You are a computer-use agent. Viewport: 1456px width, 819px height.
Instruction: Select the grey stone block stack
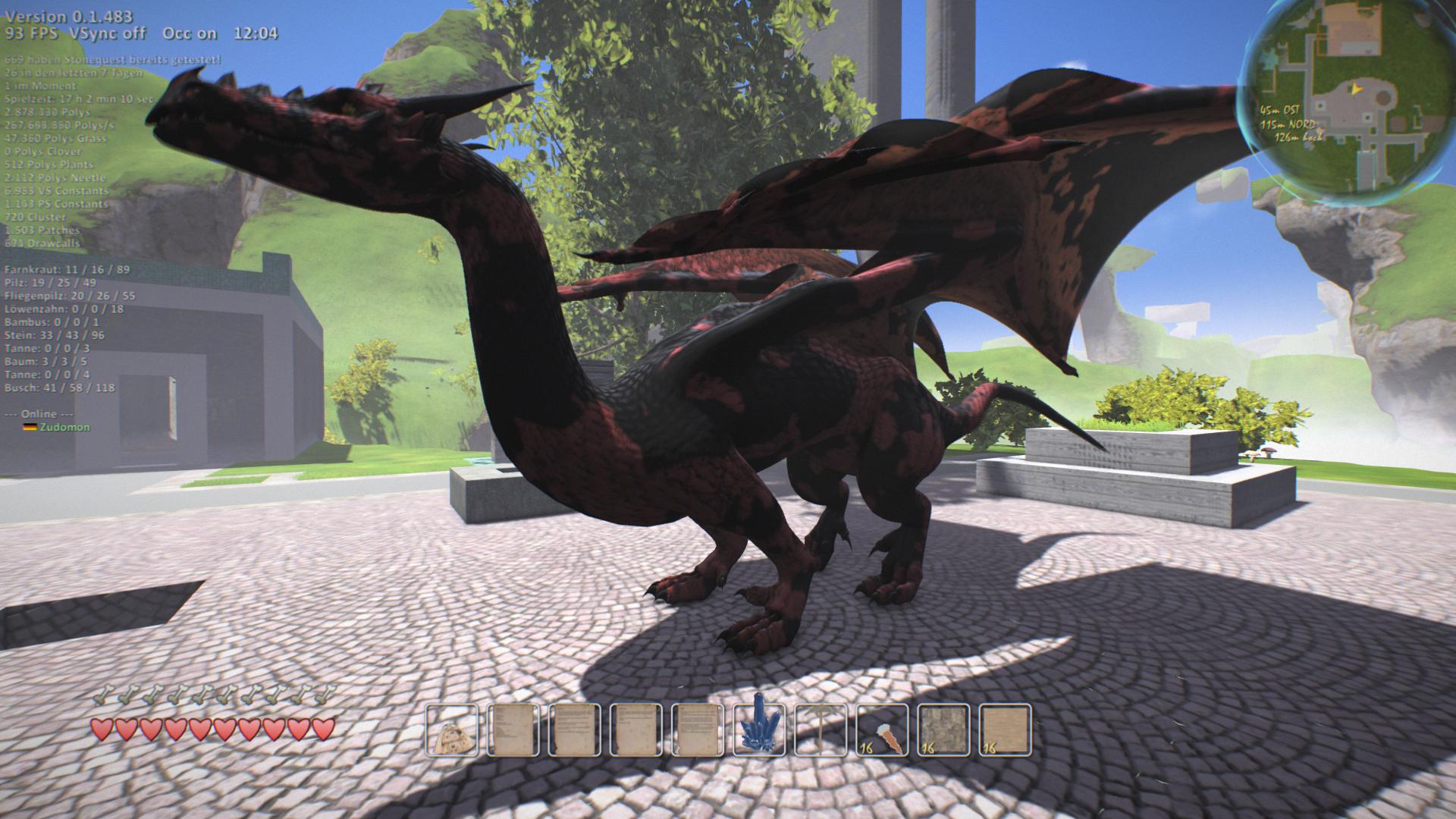[943, 731]
